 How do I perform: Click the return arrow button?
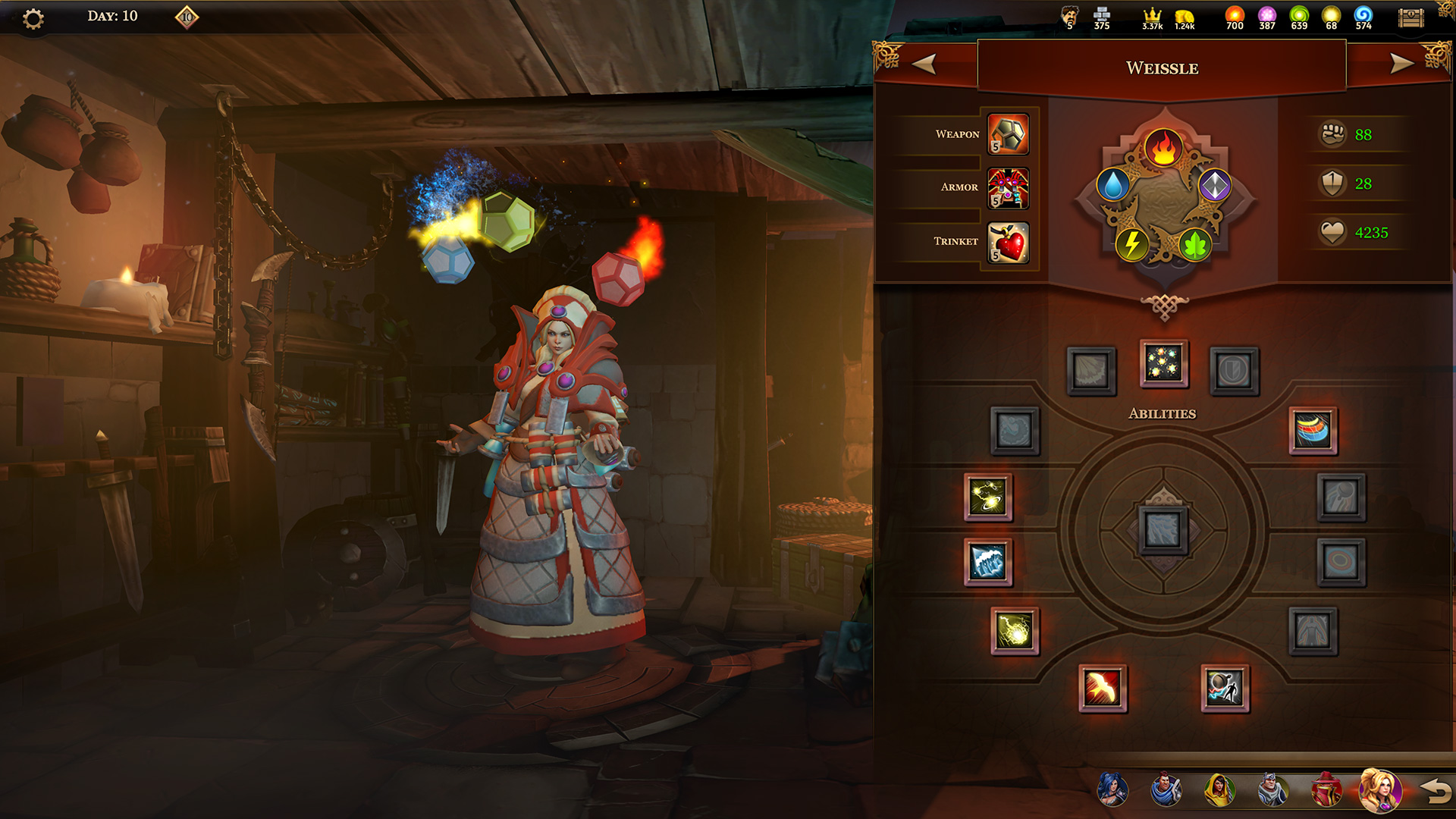point(1435,791)
